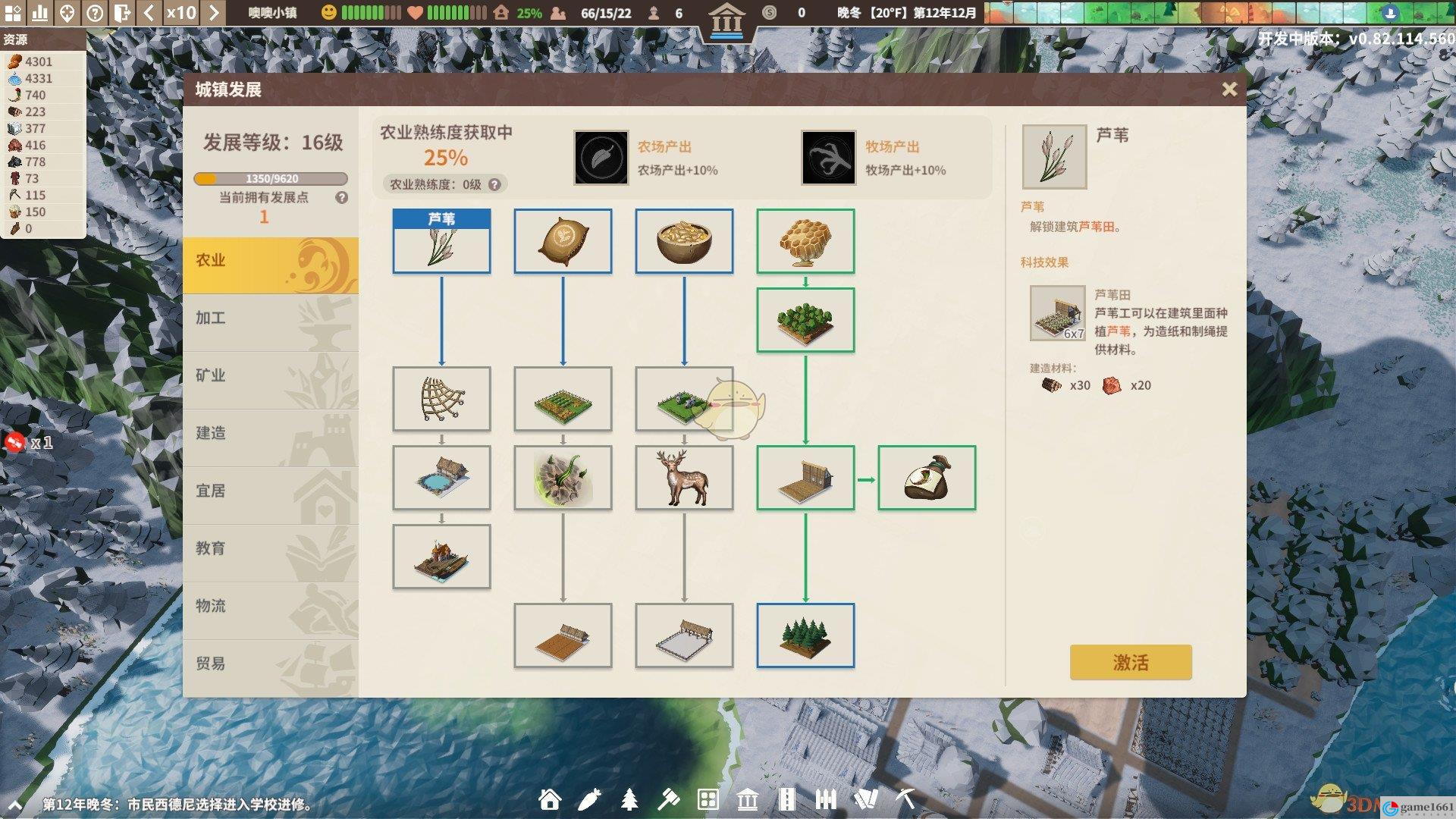
Task: Select the 建造 construction tab
Action: pyautogui.click(x=270, y=434)
